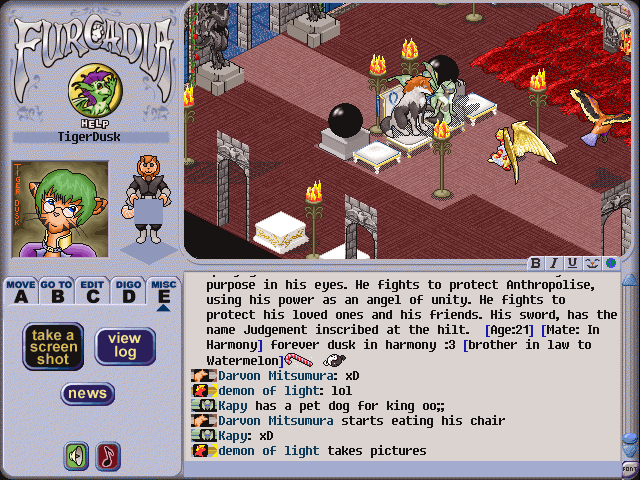Select the MISC tab E
The image size is (640, 480).
163,291
